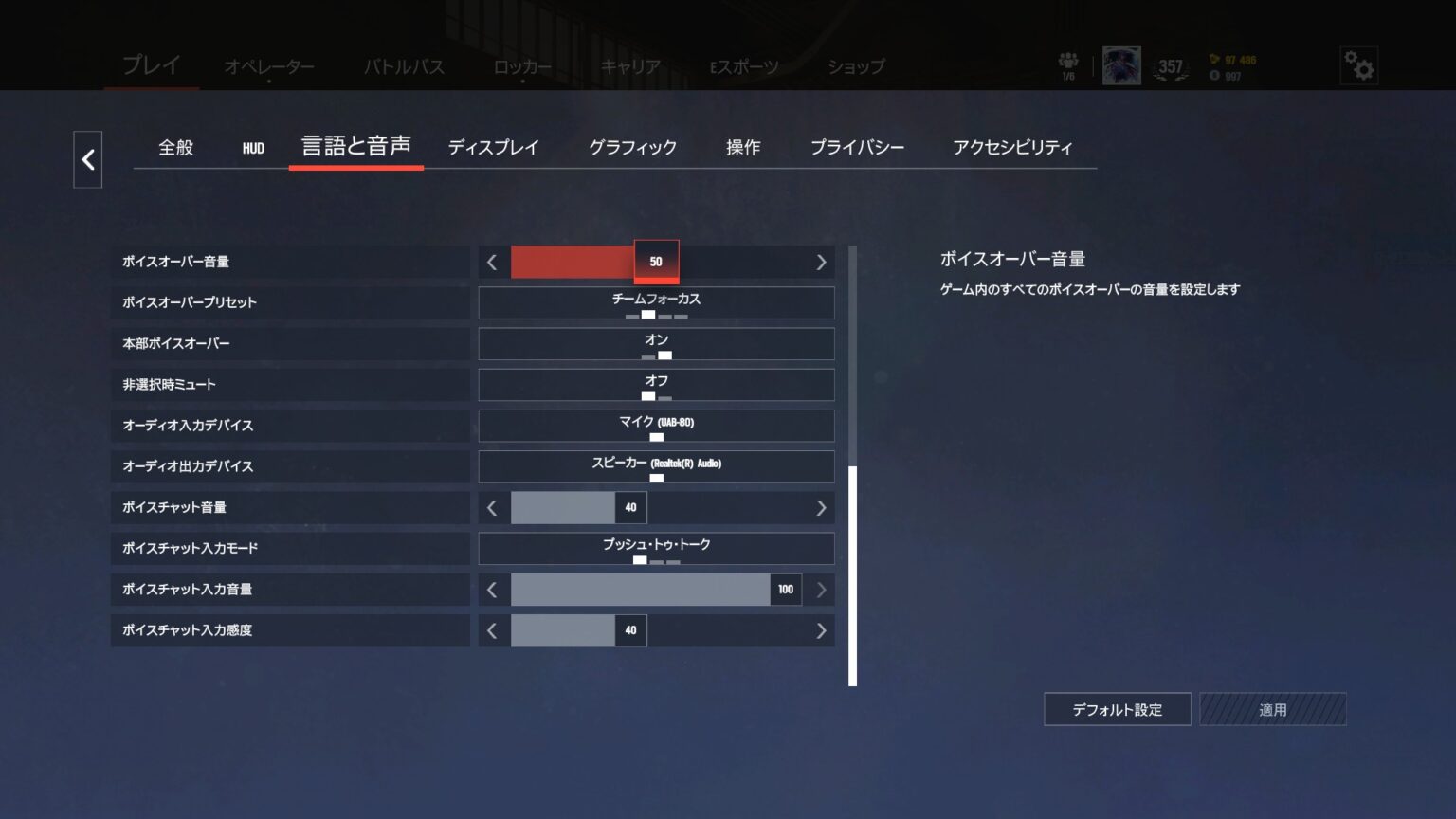The height and width of the screenshot is (819, 1456).
Task: Switch to the グラフィック tab
Action: click(632, 147)
